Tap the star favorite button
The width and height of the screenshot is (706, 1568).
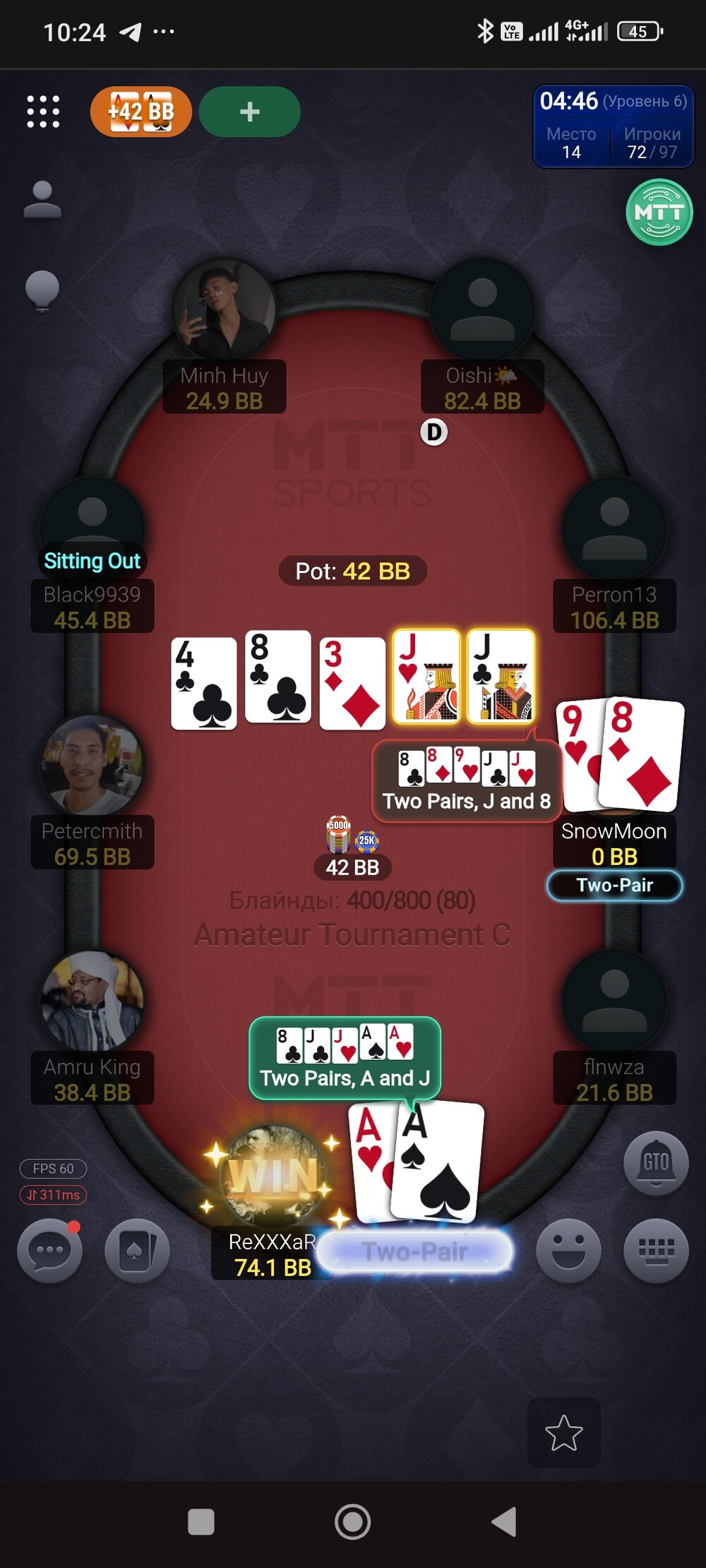[564, 1433]
